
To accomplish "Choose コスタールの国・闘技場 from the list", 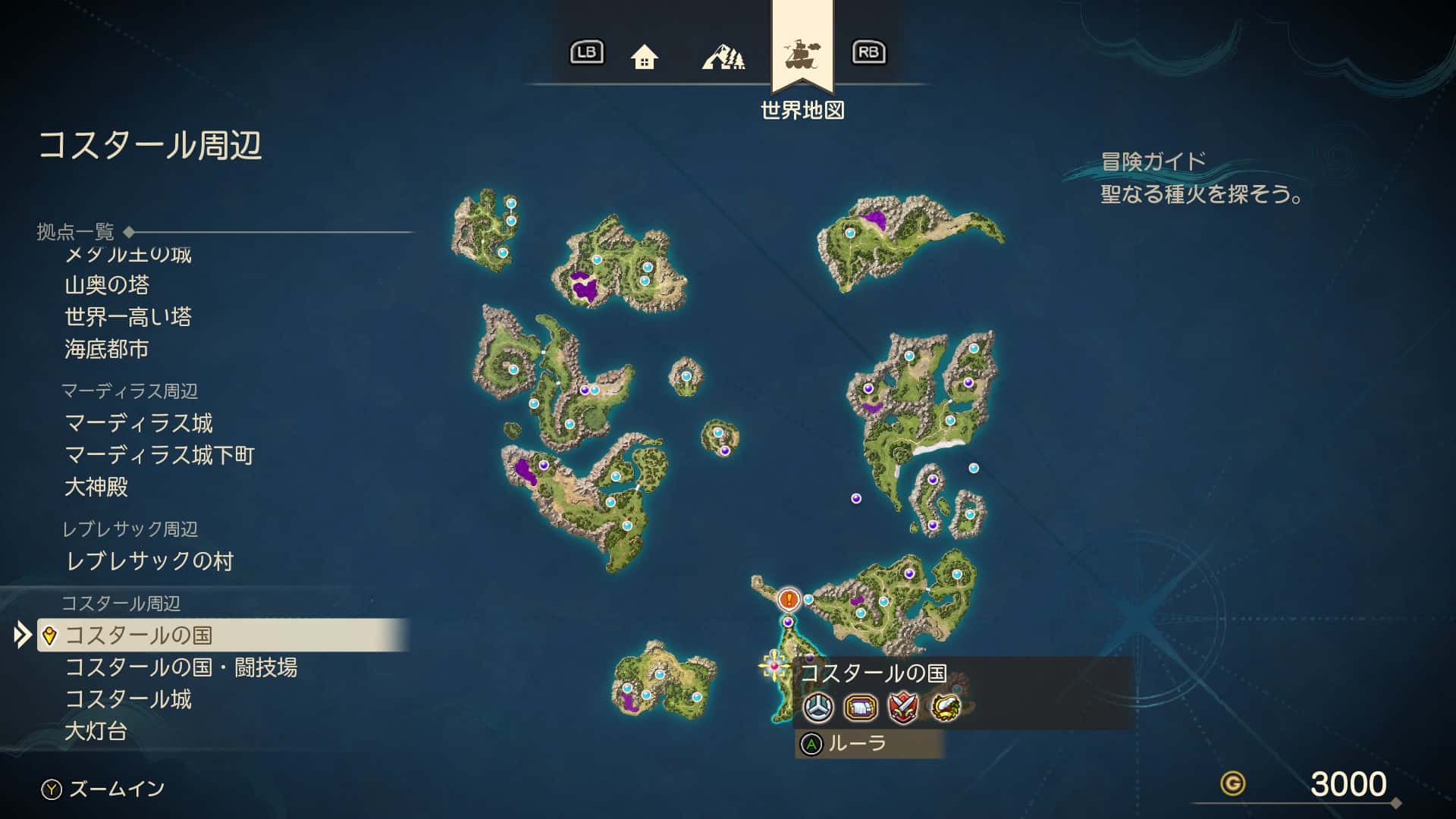I will click(x=180, y=667).
